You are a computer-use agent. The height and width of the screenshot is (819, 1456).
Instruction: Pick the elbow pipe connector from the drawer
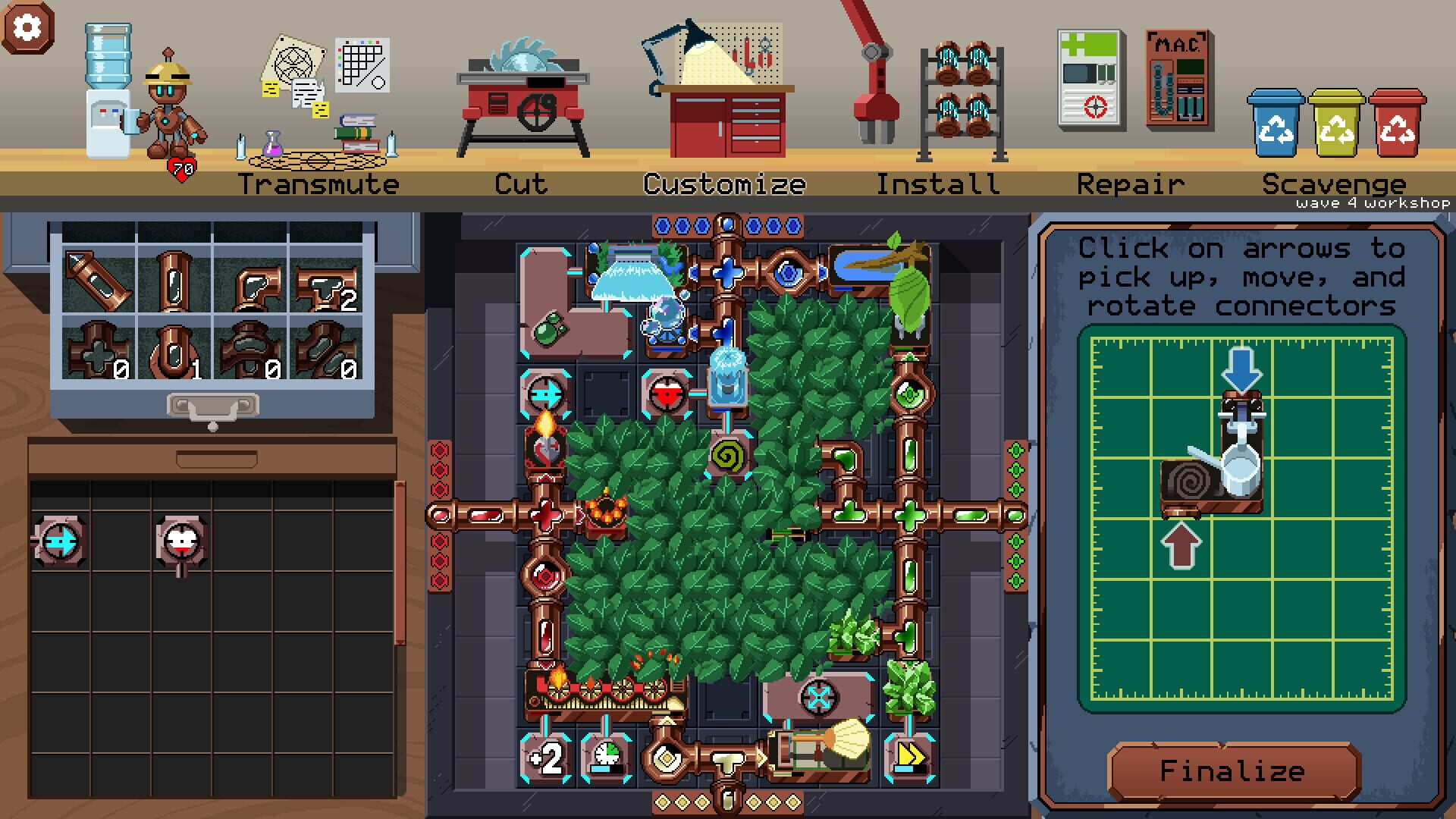click(254, 288)
